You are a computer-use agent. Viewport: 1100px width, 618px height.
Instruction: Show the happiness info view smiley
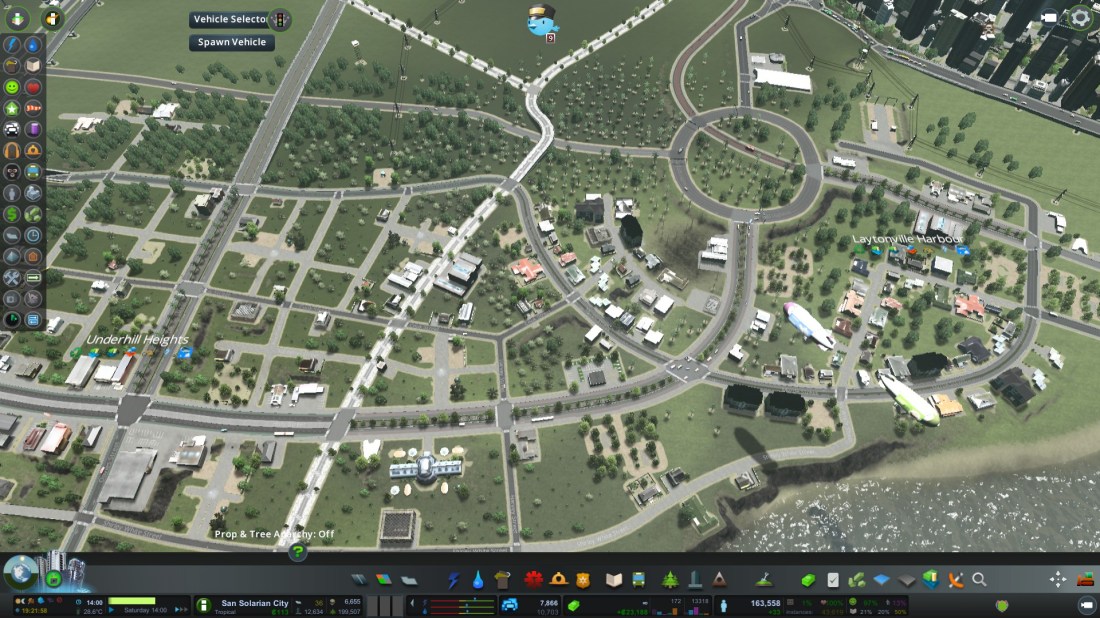tap(12, 87)
